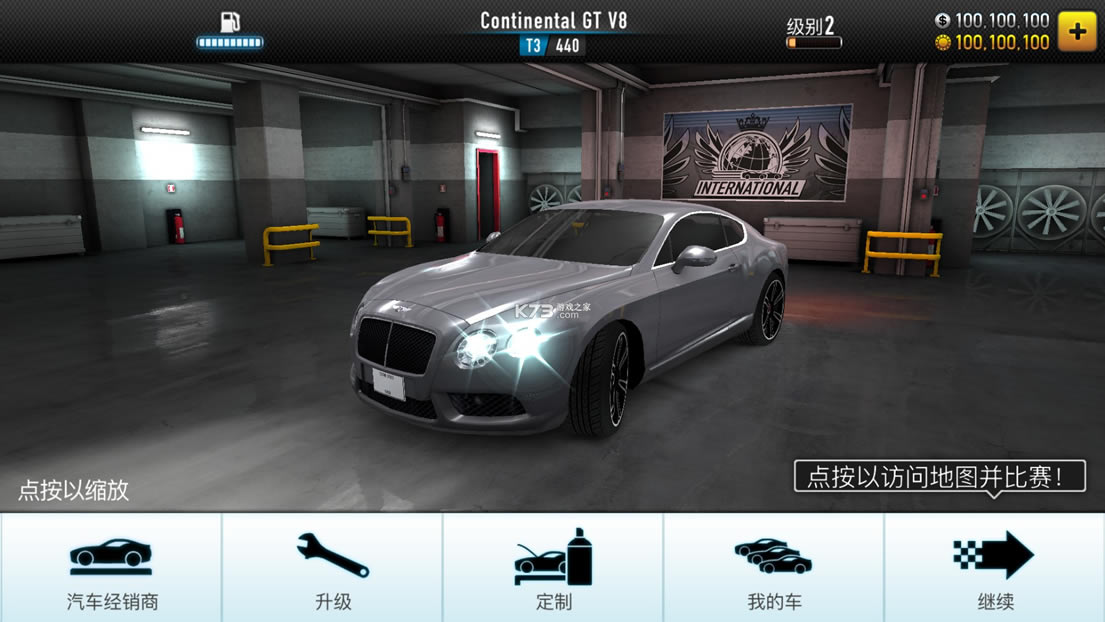
Task: Click the fuel pump icon
Action: tap(230, 23)
